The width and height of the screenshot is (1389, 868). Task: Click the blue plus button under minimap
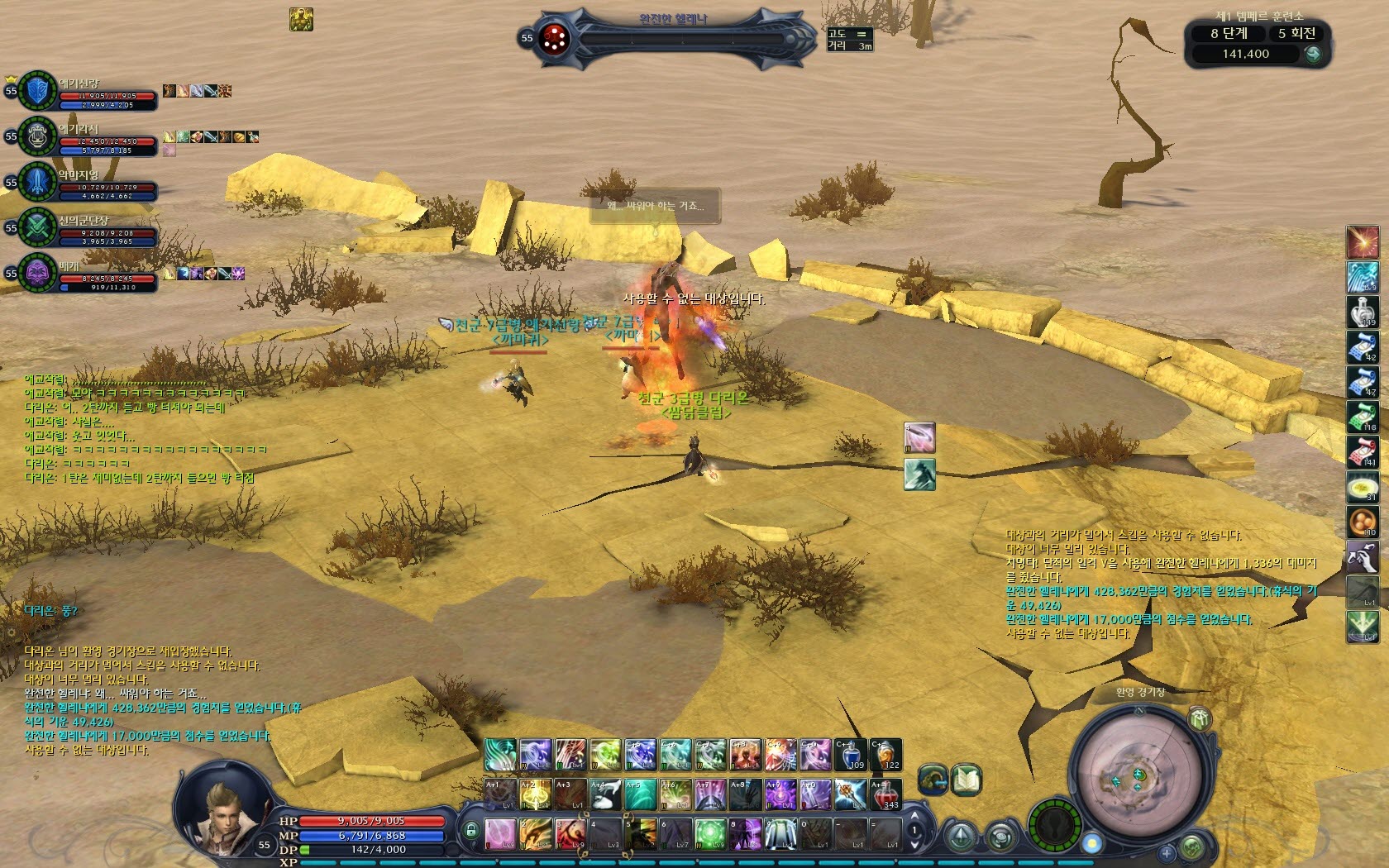point(1166,852)
